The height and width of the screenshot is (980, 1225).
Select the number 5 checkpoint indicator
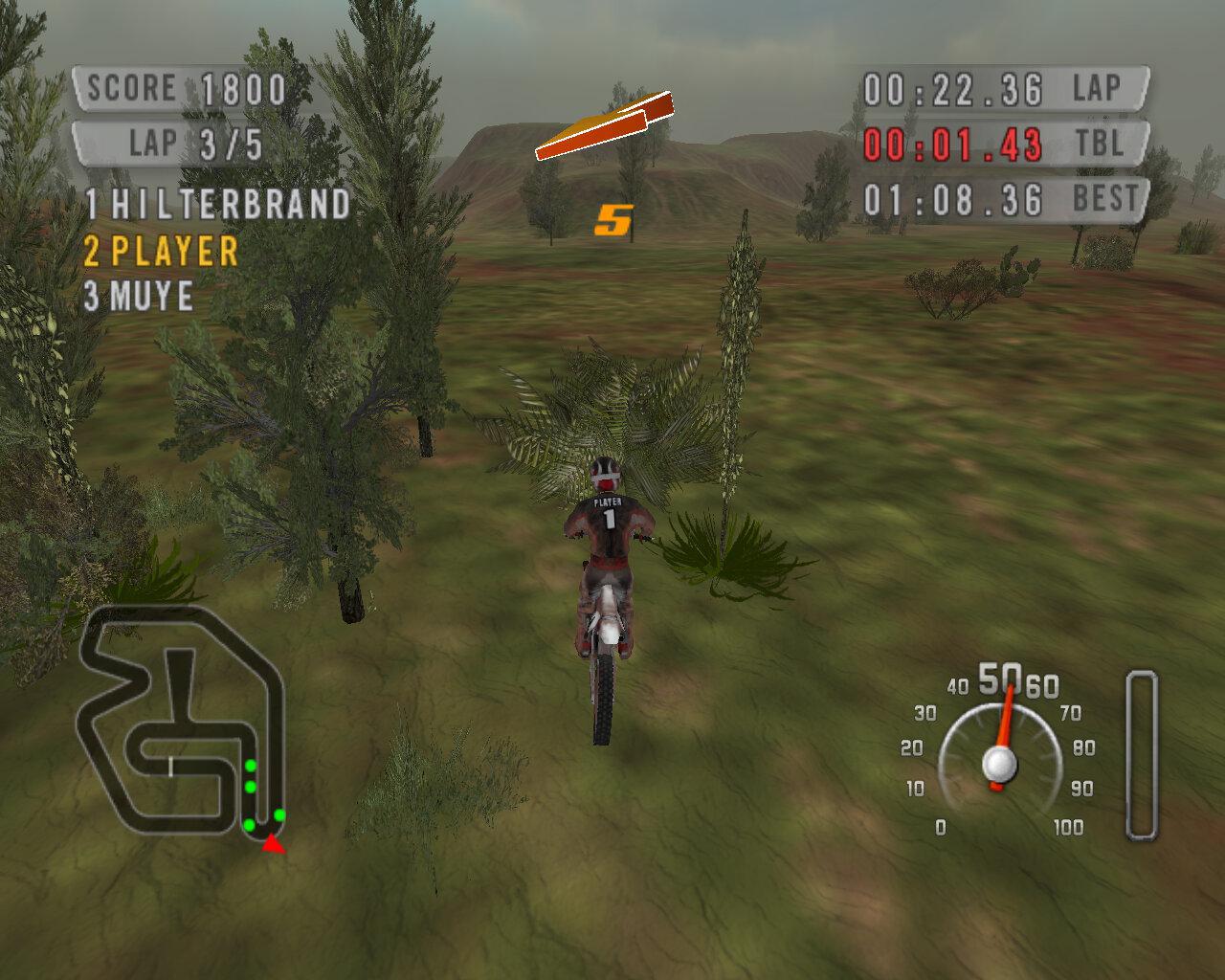coord(613,219)
